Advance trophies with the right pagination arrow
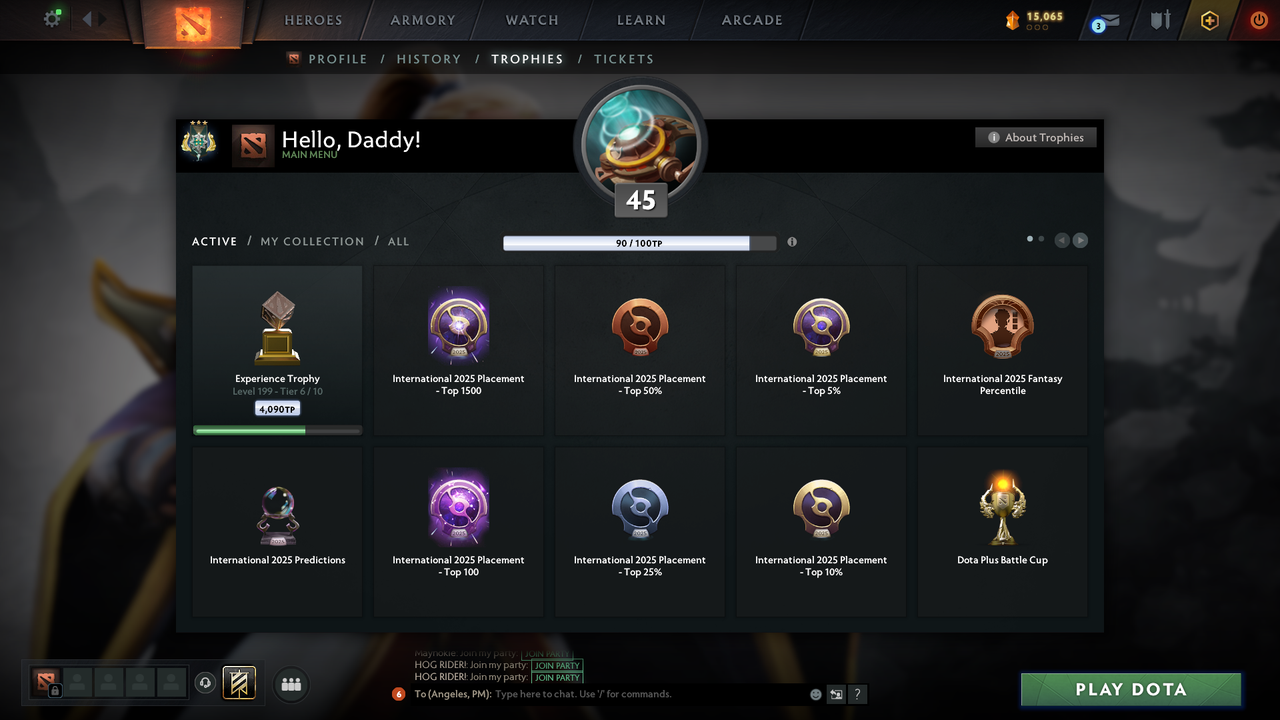 [1080, 240]
